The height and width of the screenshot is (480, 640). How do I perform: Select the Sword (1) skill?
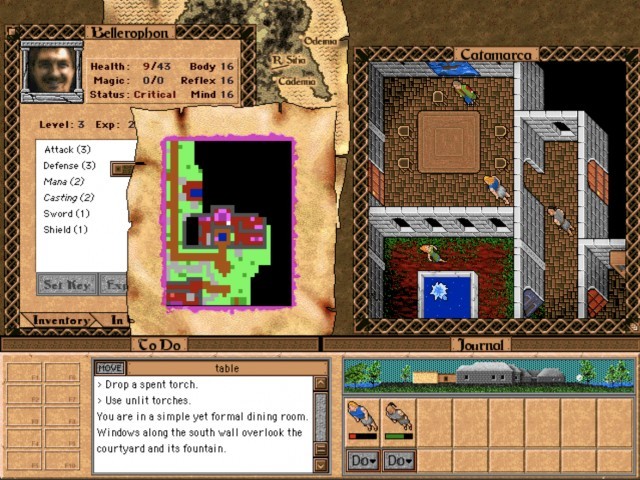point(66,213)
